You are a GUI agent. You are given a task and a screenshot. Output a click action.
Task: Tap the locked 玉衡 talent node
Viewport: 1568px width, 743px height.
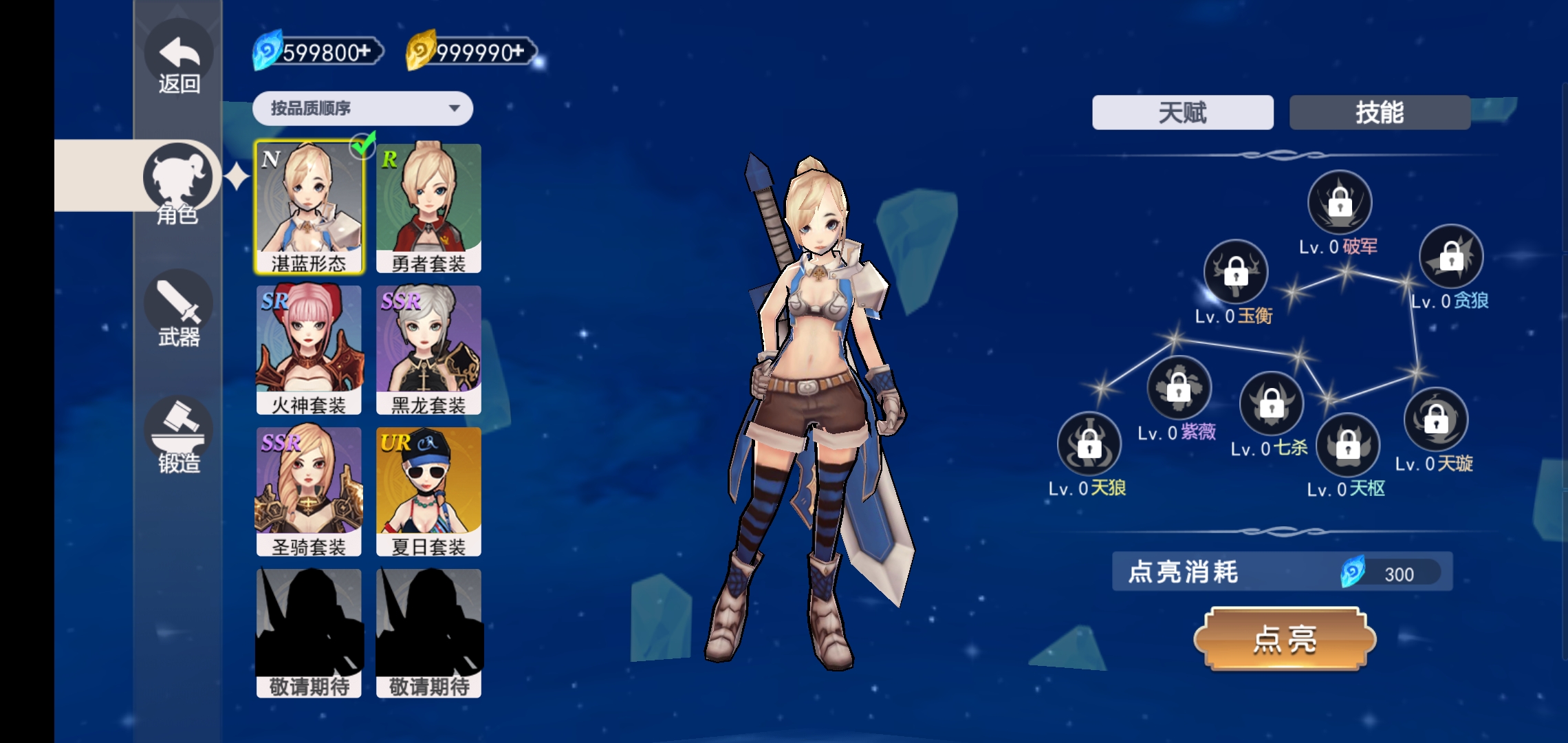point(1236,272)
